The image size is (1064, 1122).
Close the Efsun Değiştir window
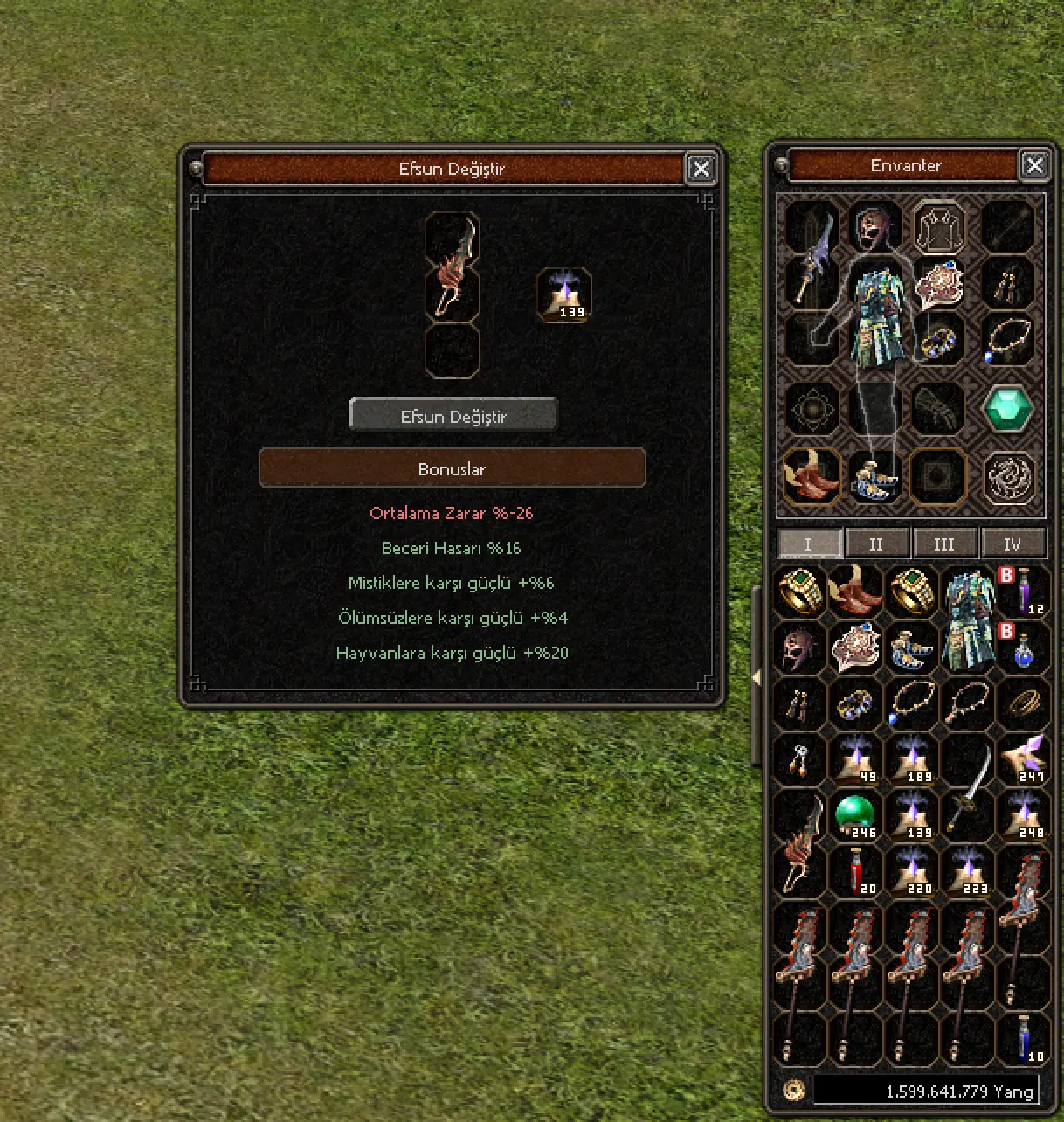point(701,168)
